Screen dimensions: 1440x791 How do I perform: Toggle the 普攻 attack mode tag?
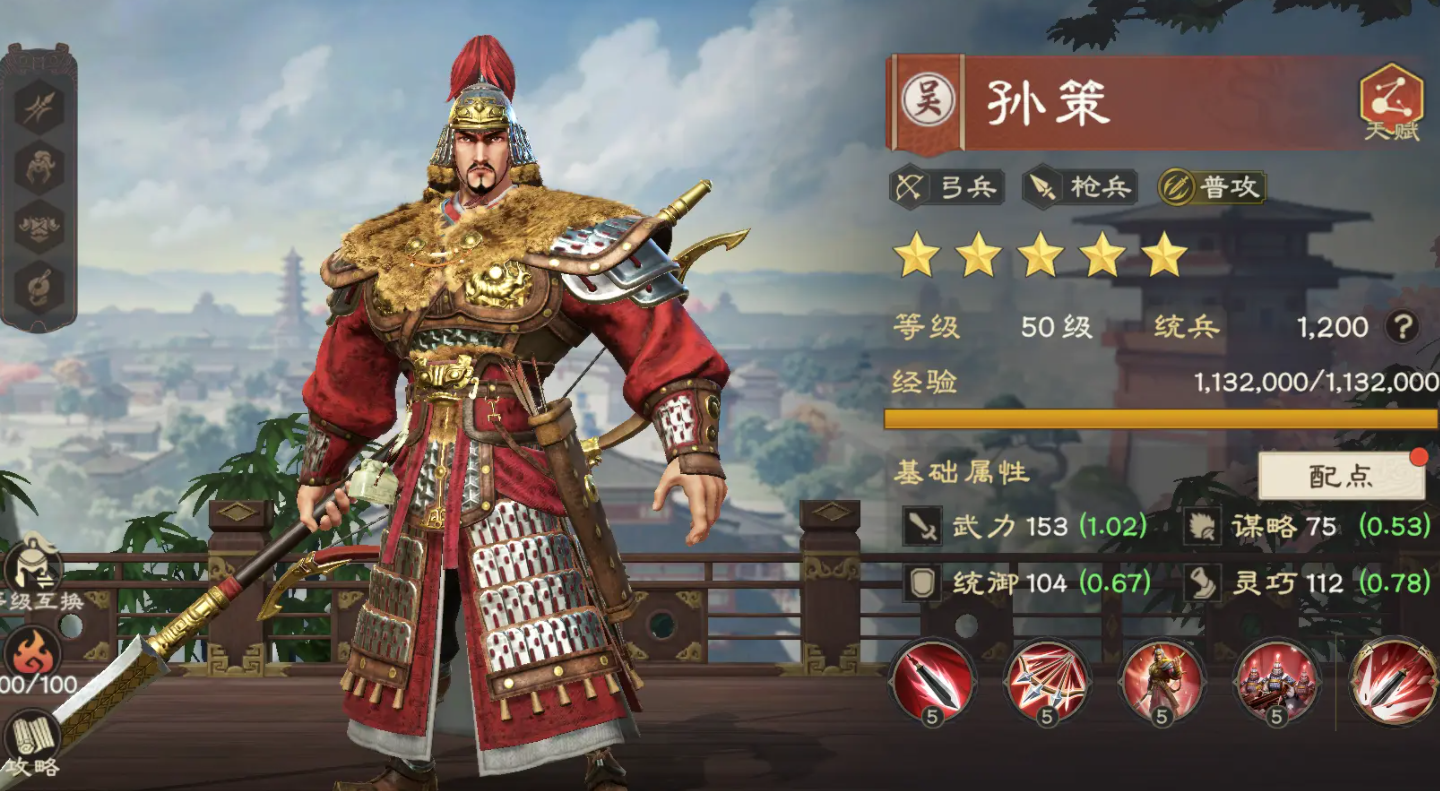click(x=1212, y=187)
